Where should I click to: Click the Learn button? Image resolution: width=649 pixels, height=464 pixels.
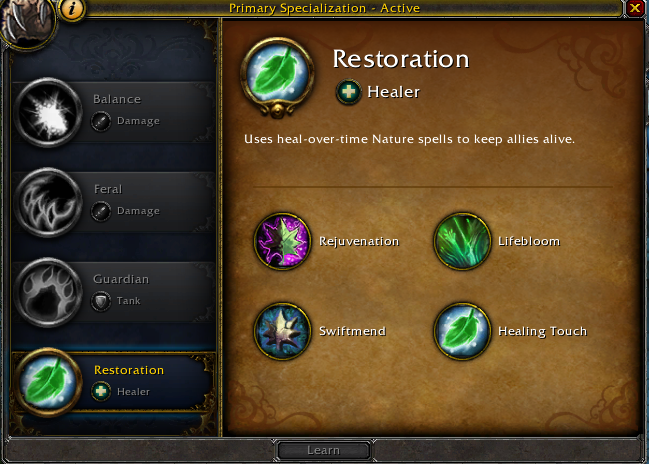(x=323, y=450)
